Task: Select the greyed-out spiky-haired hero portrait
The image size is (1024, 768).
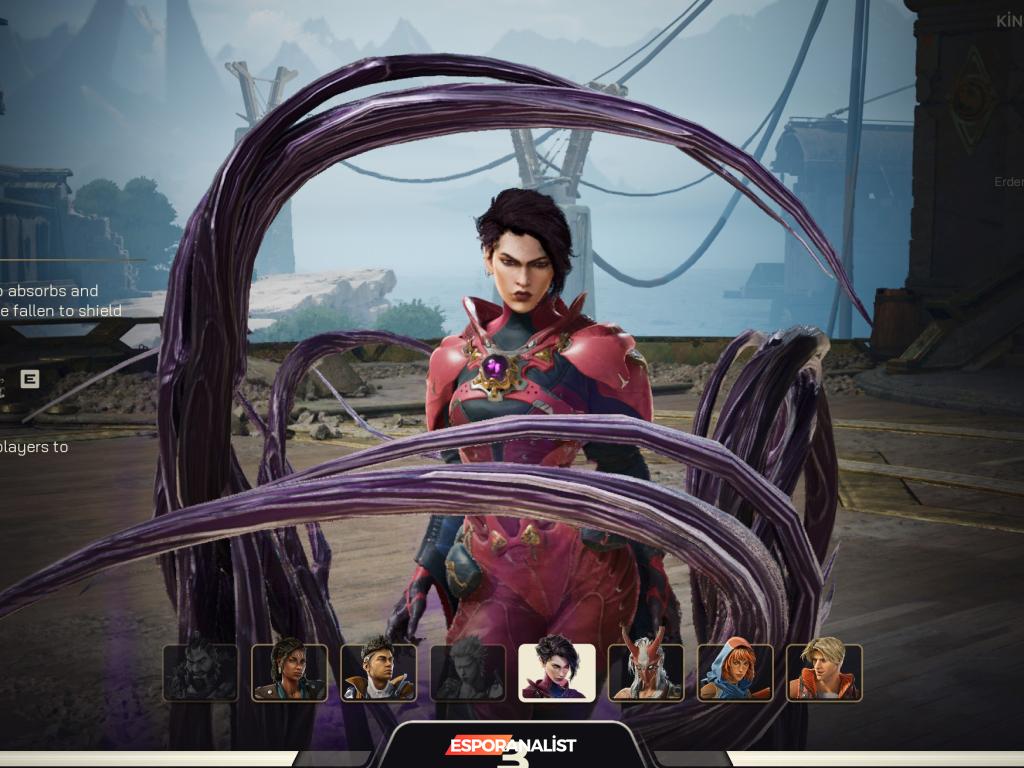Action: tap(467, 672)
